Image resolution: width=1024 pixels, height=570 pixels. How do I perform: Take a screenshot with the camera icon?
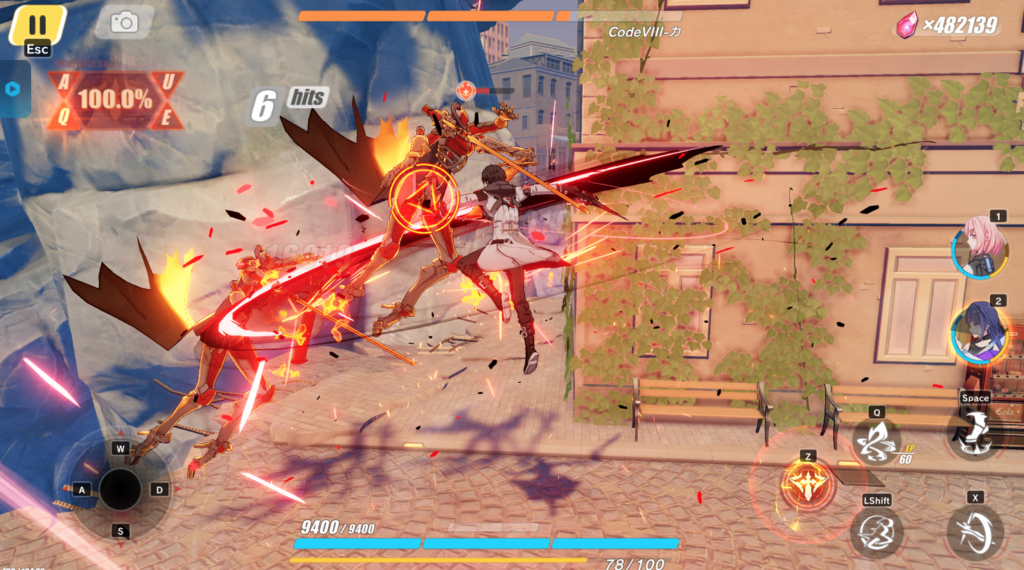124,22
